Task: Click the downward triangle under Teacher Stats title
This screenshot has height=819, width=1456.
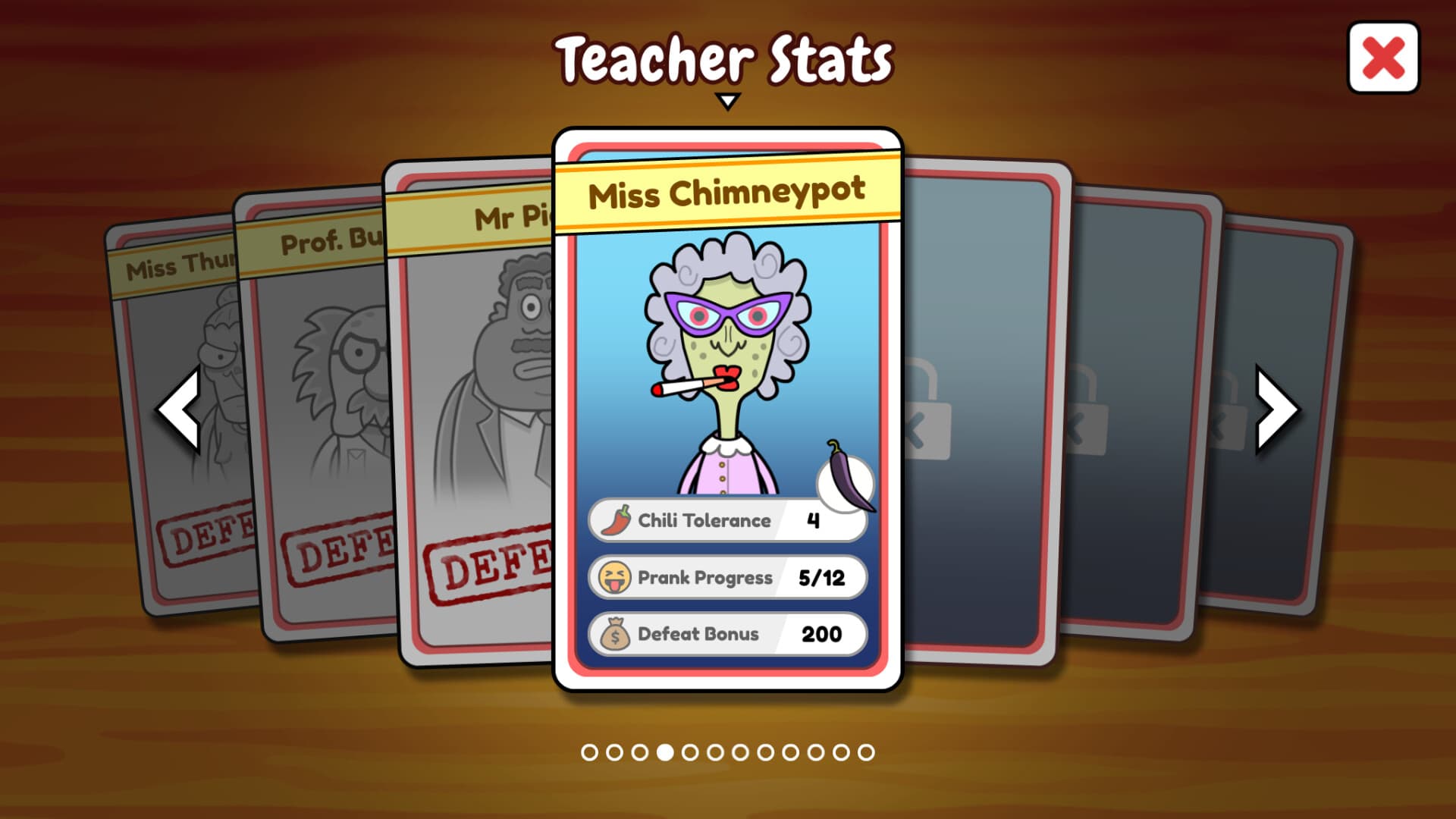Action: click(730, 99)
